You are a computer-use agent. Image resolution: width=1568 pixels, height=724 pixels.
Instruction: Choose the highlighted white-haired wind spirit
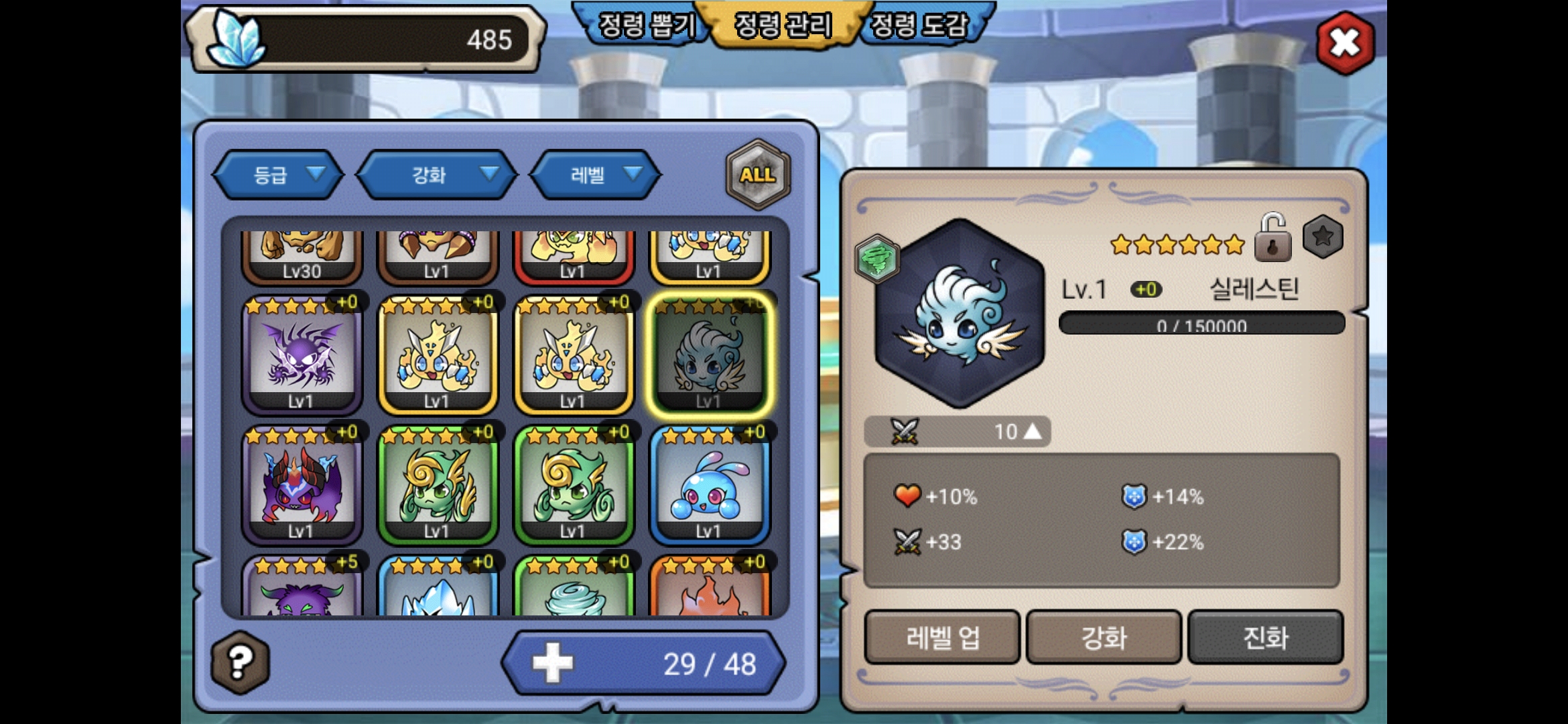point(710,355)
